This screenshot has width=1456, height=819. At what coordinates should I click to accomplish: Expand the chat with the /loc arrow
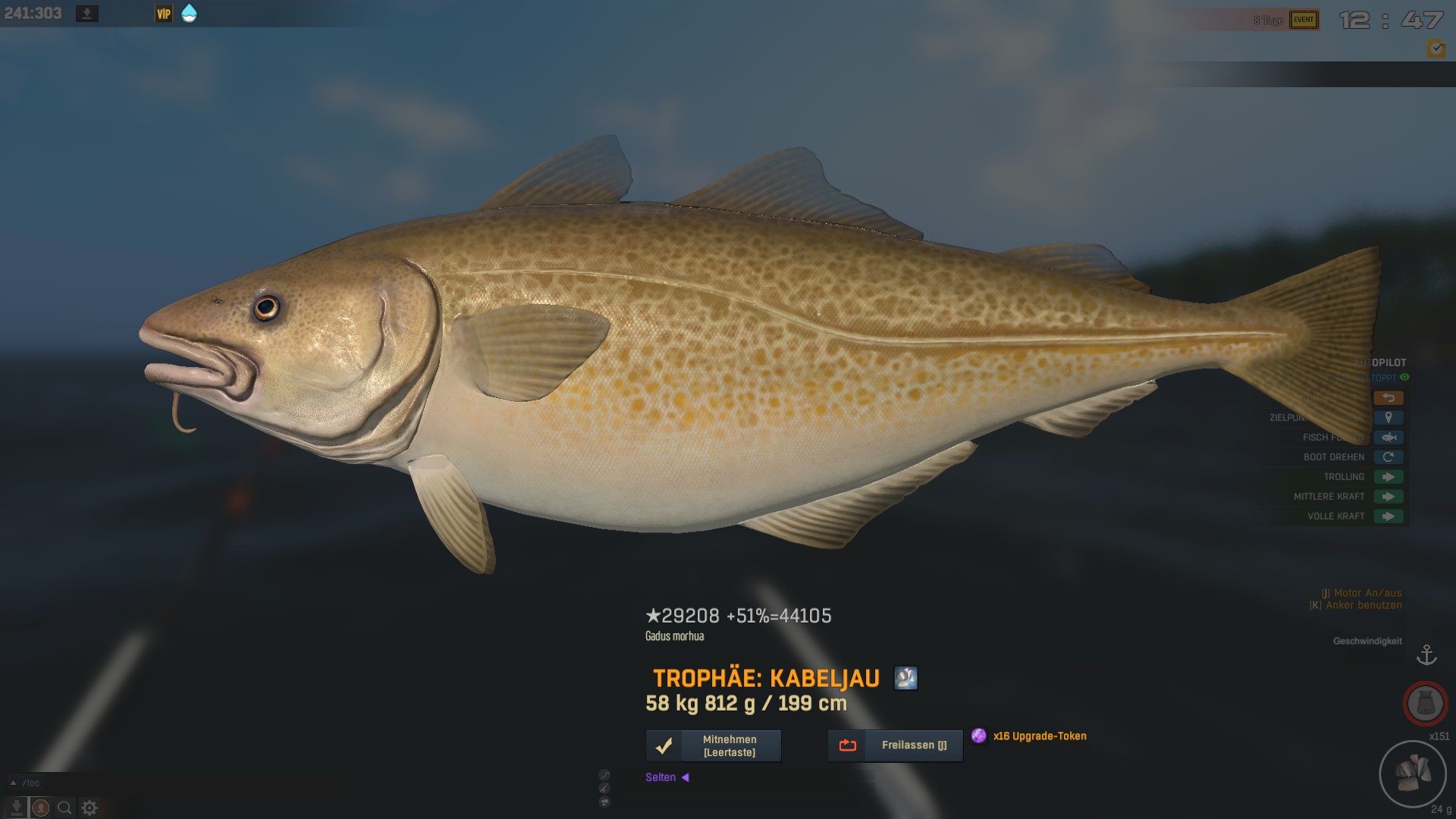point(14,783)
